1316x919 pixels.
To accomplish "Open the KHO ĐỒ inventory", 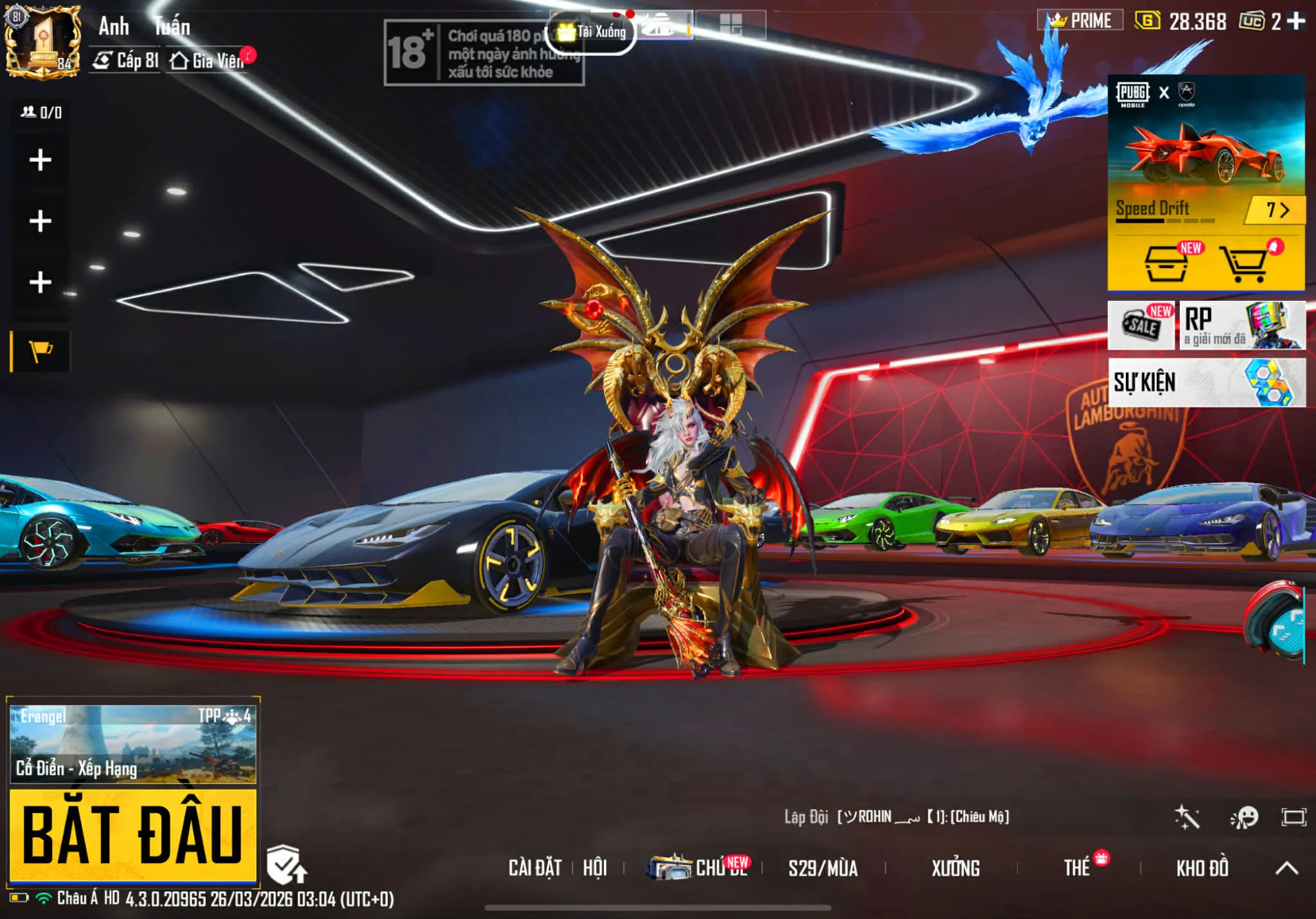I will [1202, 868].
